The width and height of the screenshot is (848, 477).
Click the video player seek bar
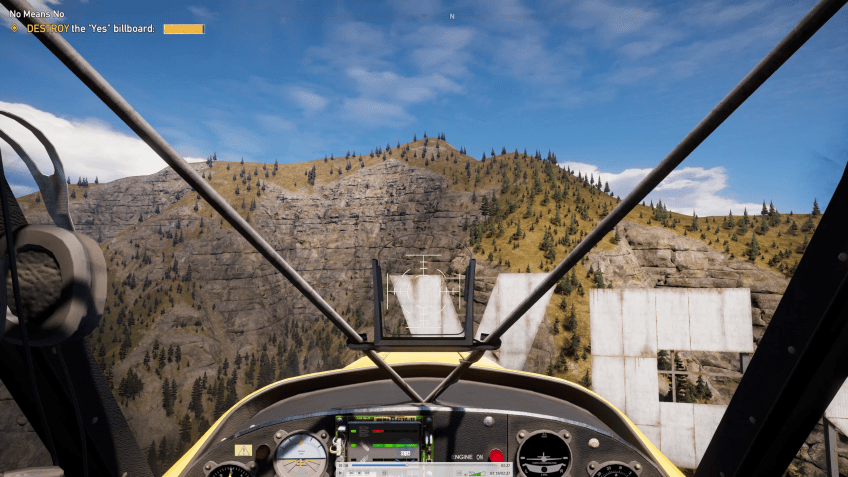tap(420, 465)
